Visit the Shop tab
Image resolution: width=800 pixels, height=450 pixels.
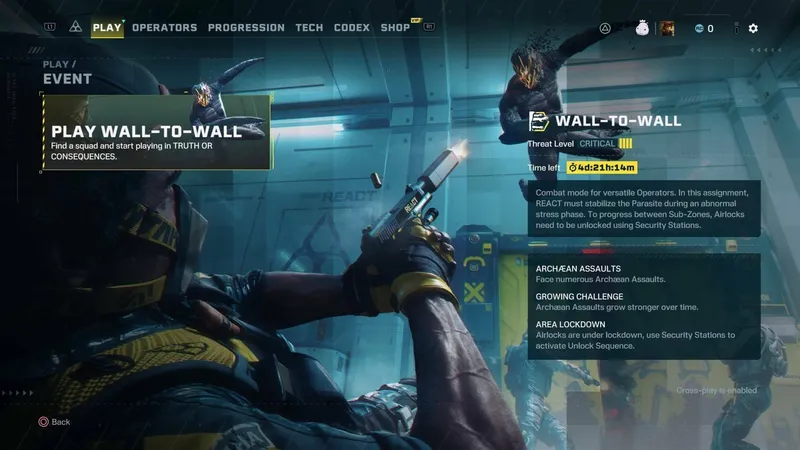pyautogui.click(x=396, y=28)
